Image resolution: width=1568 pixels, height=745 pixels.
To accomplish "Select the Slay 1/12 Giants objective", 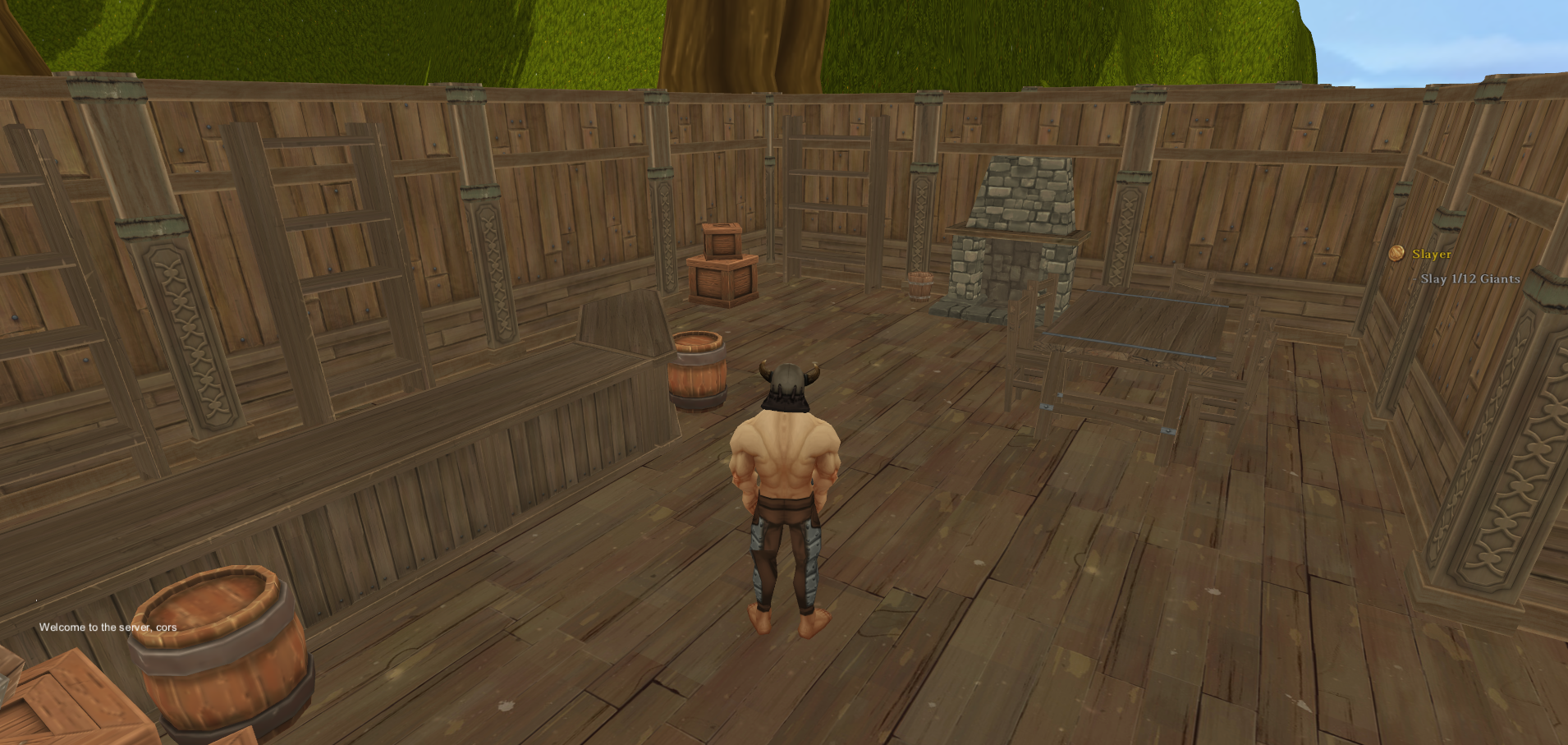I will coord(1469,279).
